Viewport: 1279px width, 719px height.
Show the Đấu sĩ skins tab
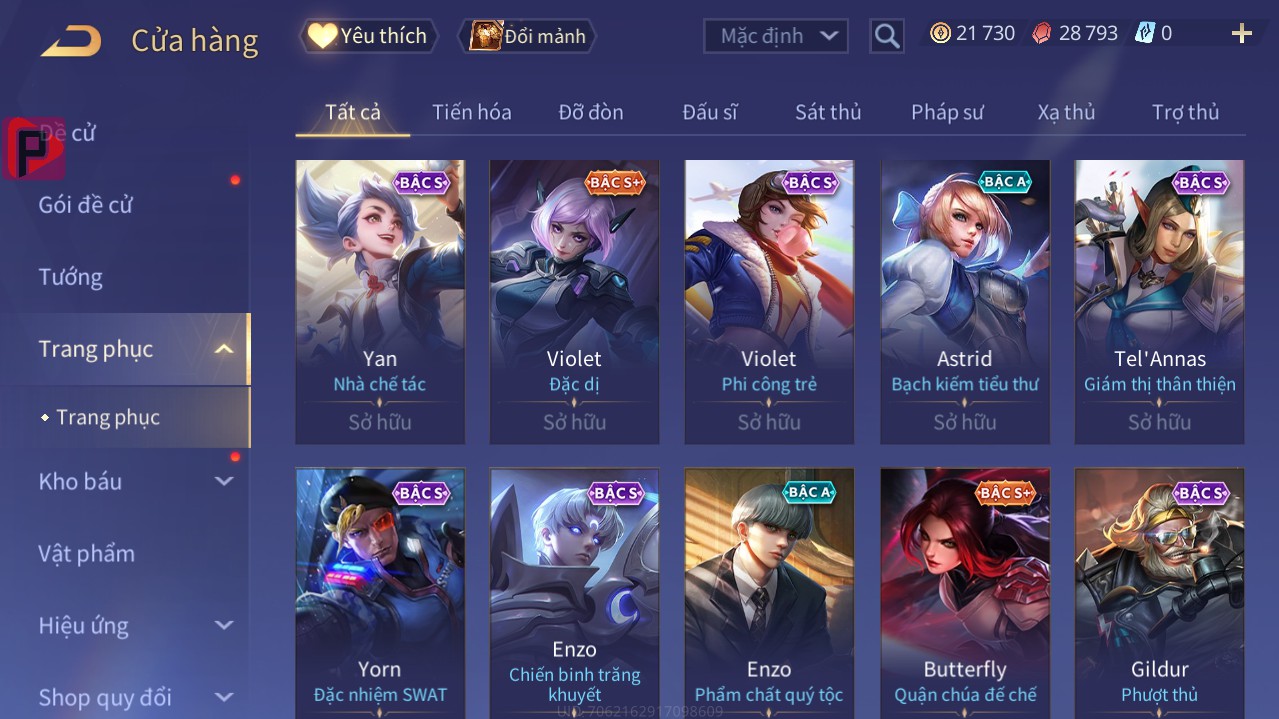pos(709,112)
